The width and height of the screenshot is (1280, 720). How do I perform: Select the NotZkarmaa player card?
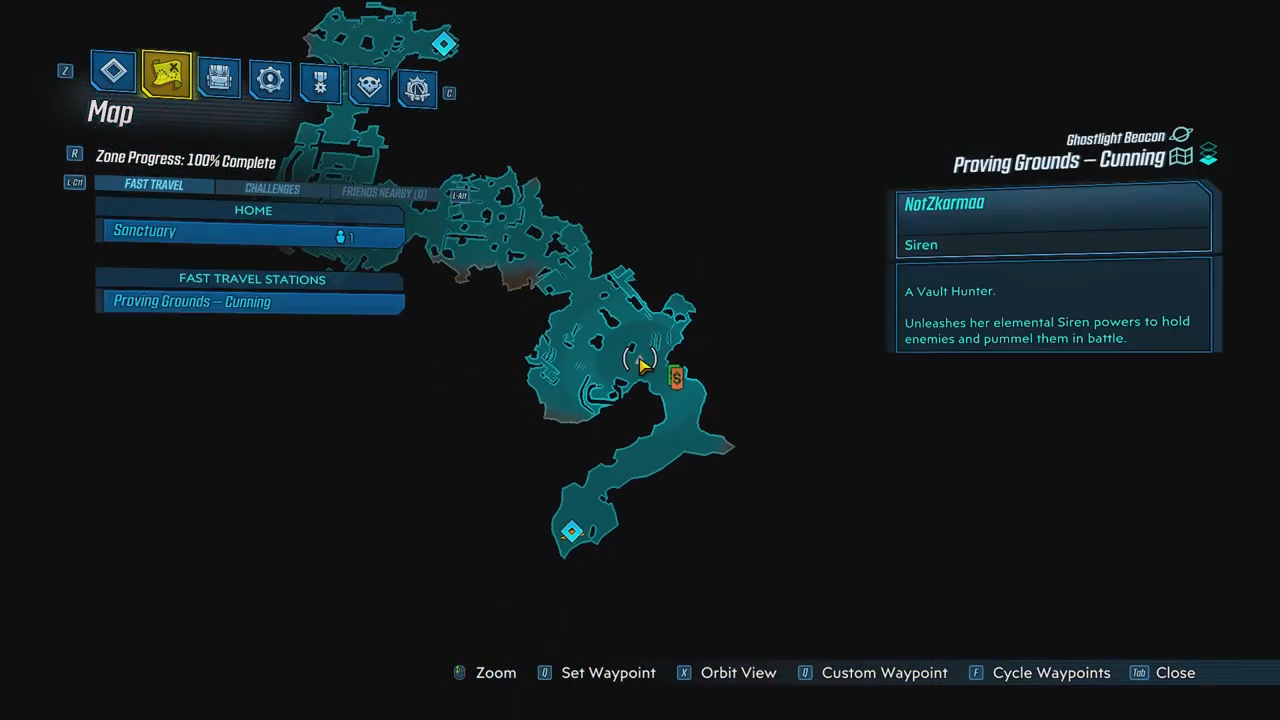1053,220
